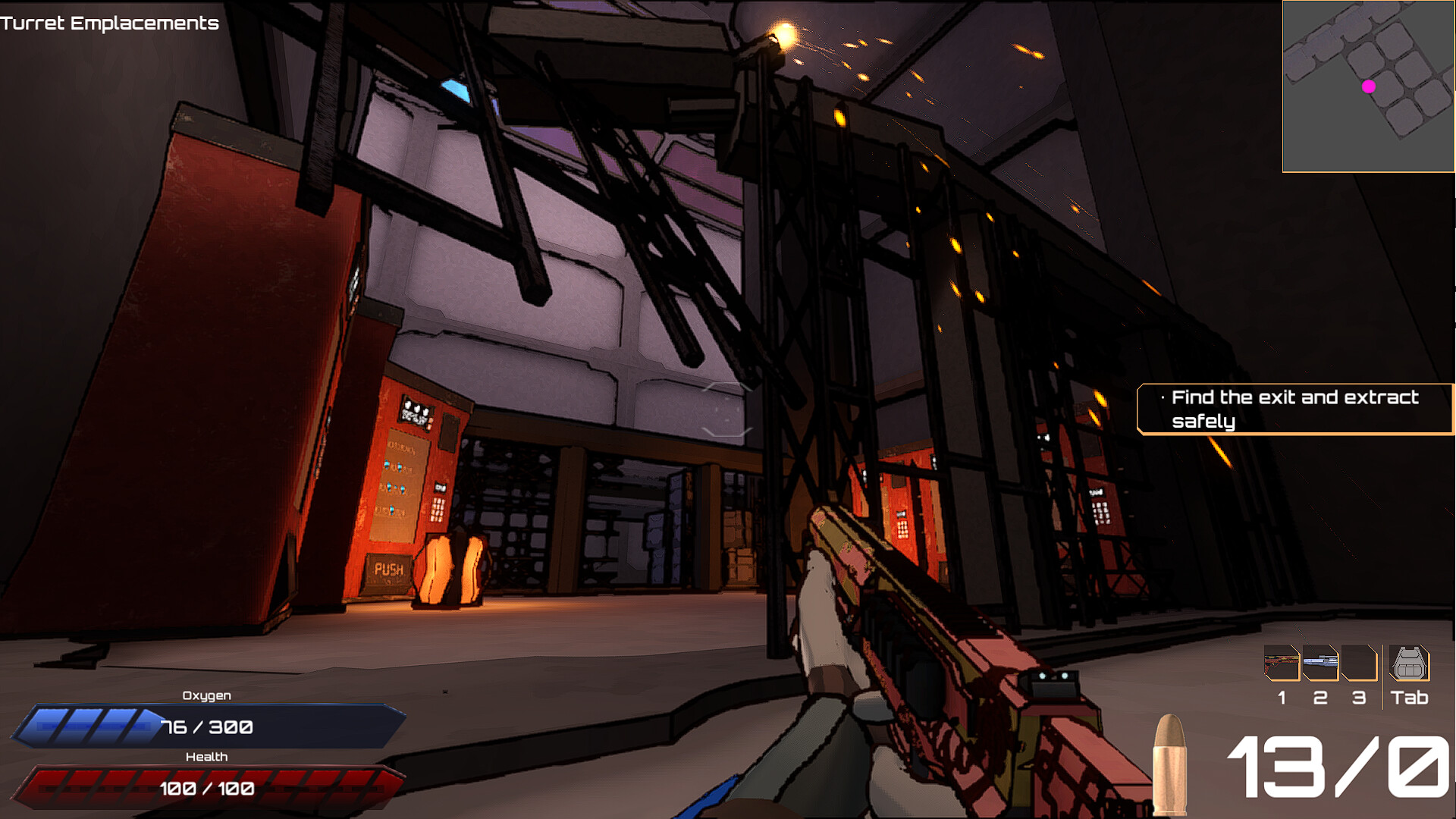Image resolution: width=1456 pixels, height=819 pixels.
Task: Click the armor vest icon above the Tab label
Action: coord(1408,664)
